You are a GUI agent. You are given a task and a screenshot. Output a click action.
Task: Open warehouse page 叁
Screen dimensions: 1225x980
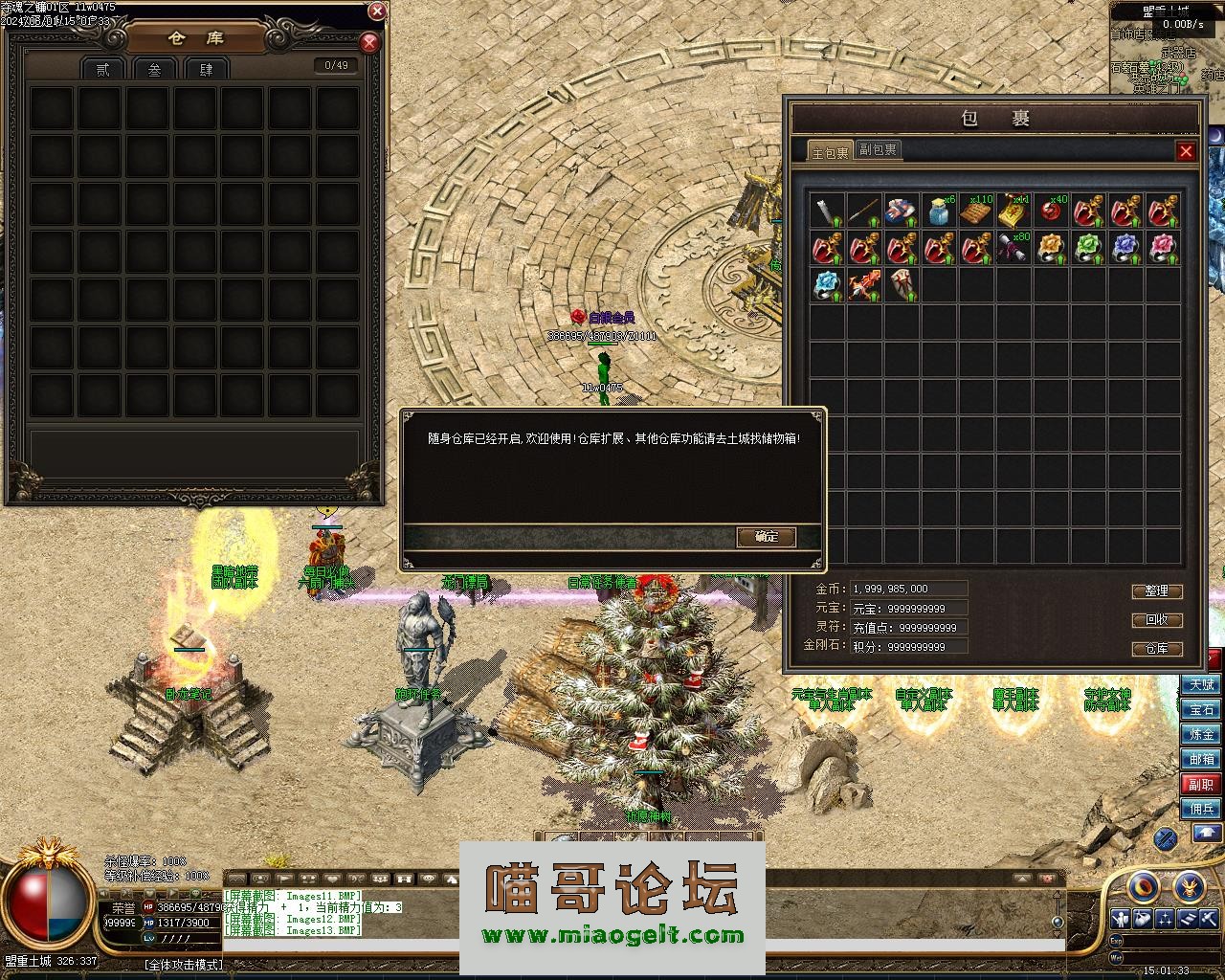154,69
